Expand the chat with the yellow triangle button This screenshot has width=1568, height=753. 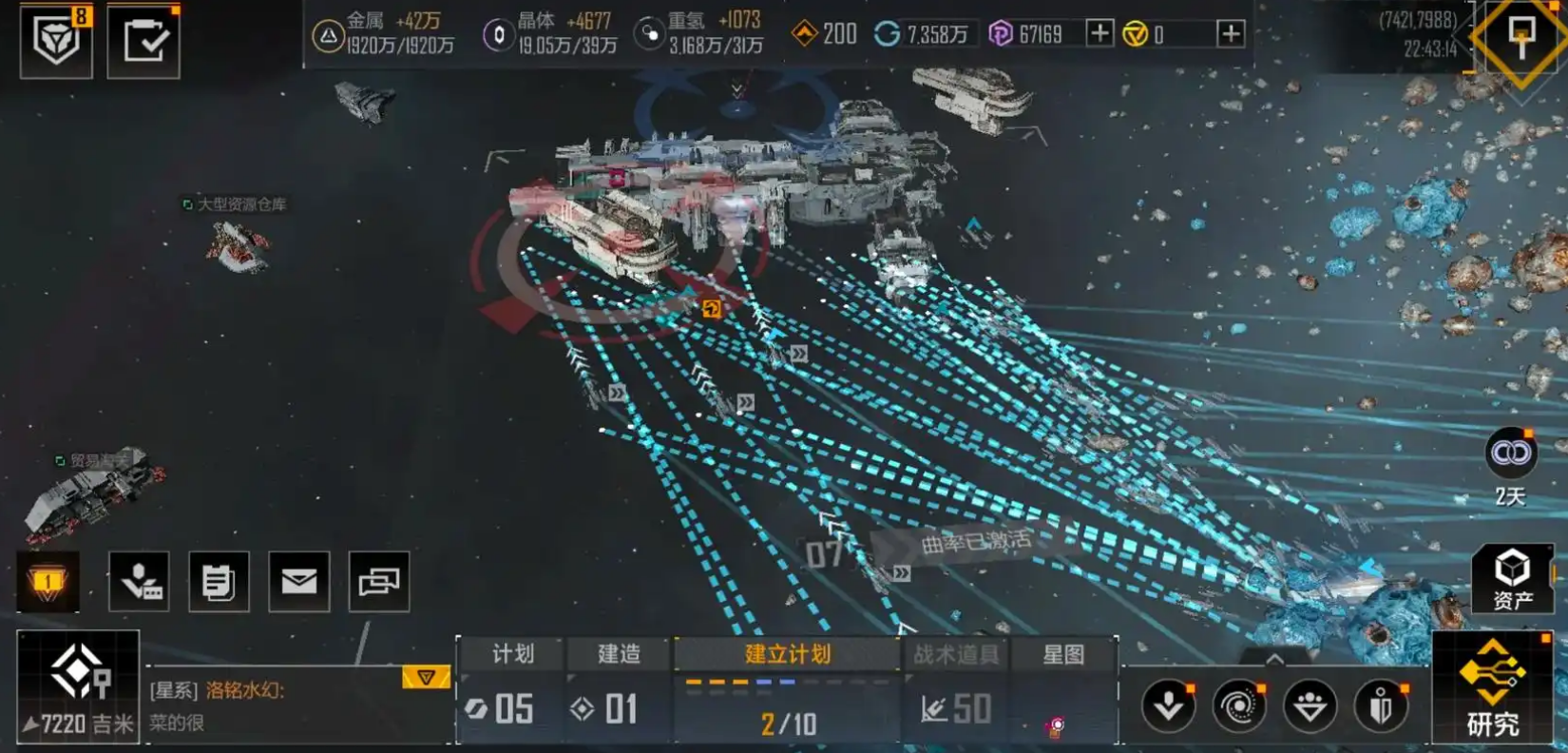426,677
